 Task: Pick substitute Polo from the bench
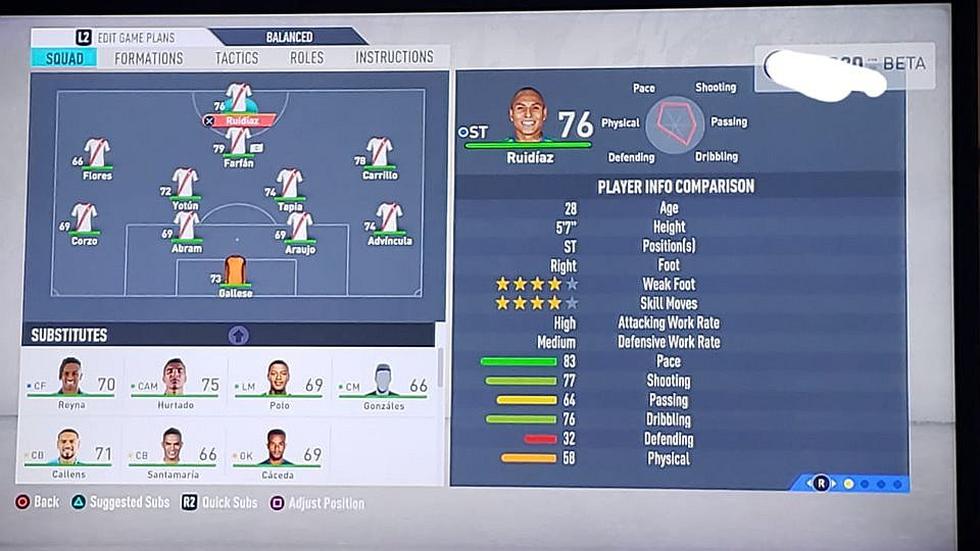[279, 383]
